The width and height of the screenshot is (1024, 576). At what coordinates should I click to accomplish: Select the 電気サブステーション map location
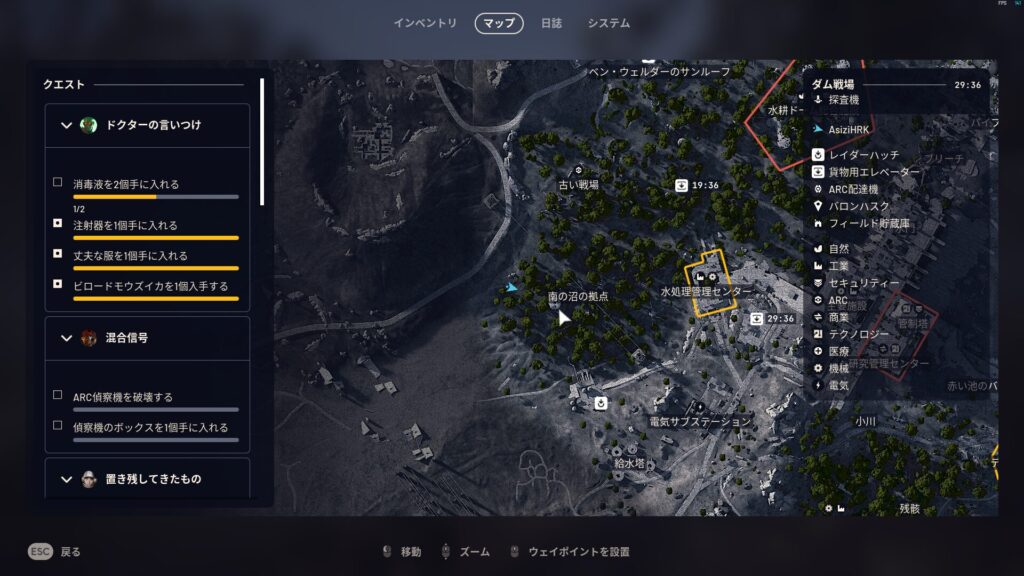[699, 421]
